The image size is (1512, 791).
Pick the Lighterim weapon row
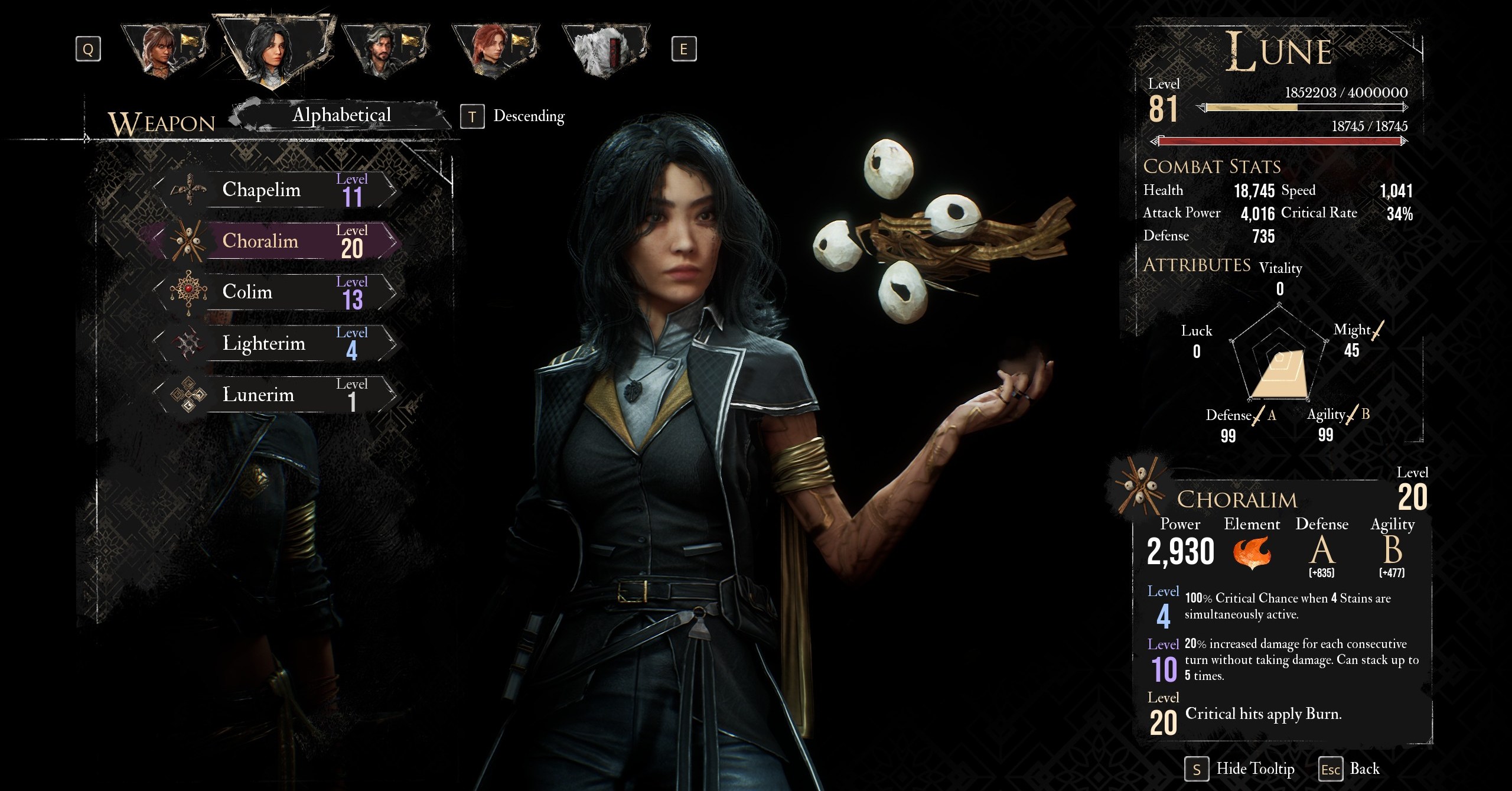tap(275, 343)
